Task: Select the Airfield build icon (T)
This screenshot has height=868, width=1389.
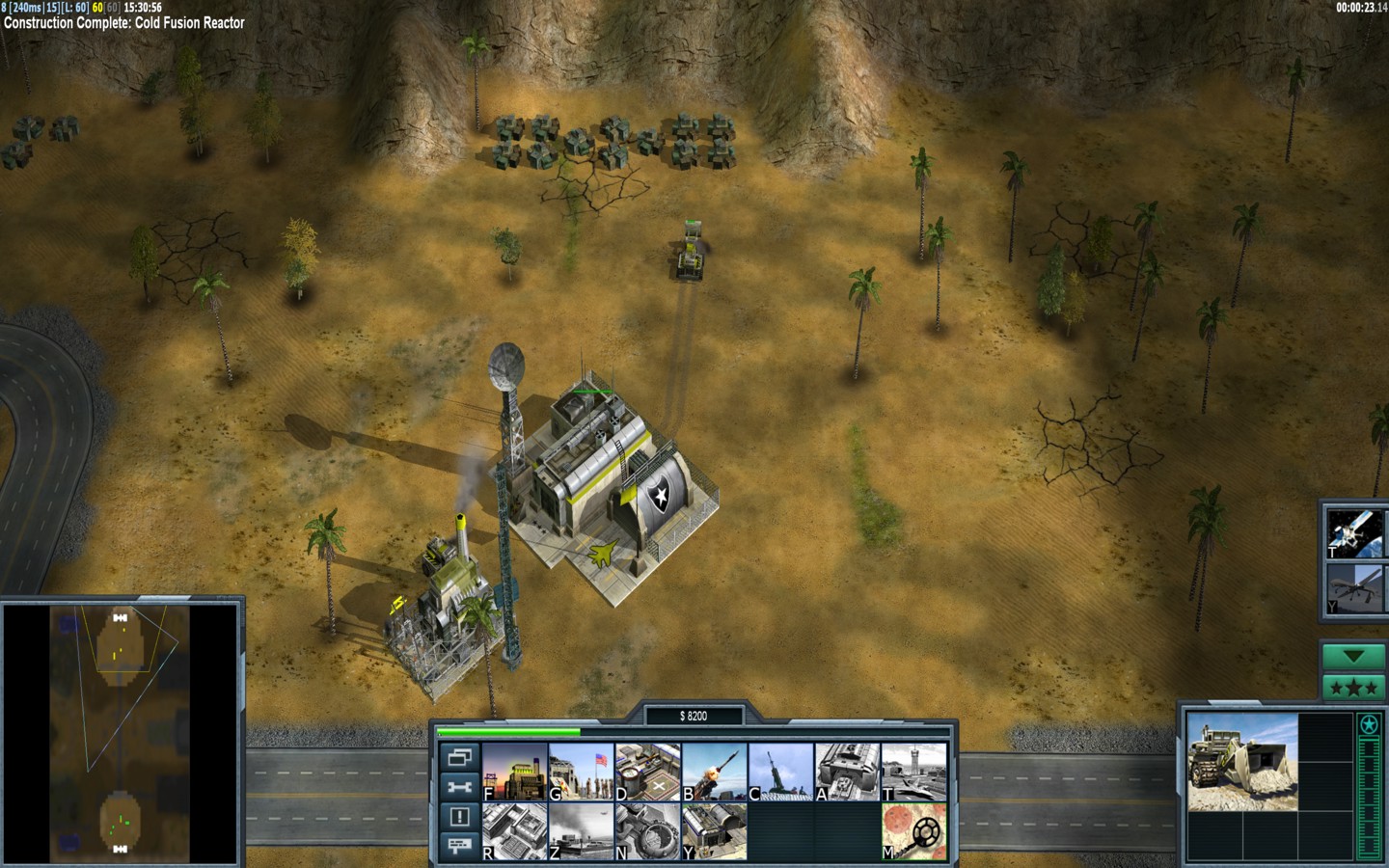Action: (x=913, y=772)
